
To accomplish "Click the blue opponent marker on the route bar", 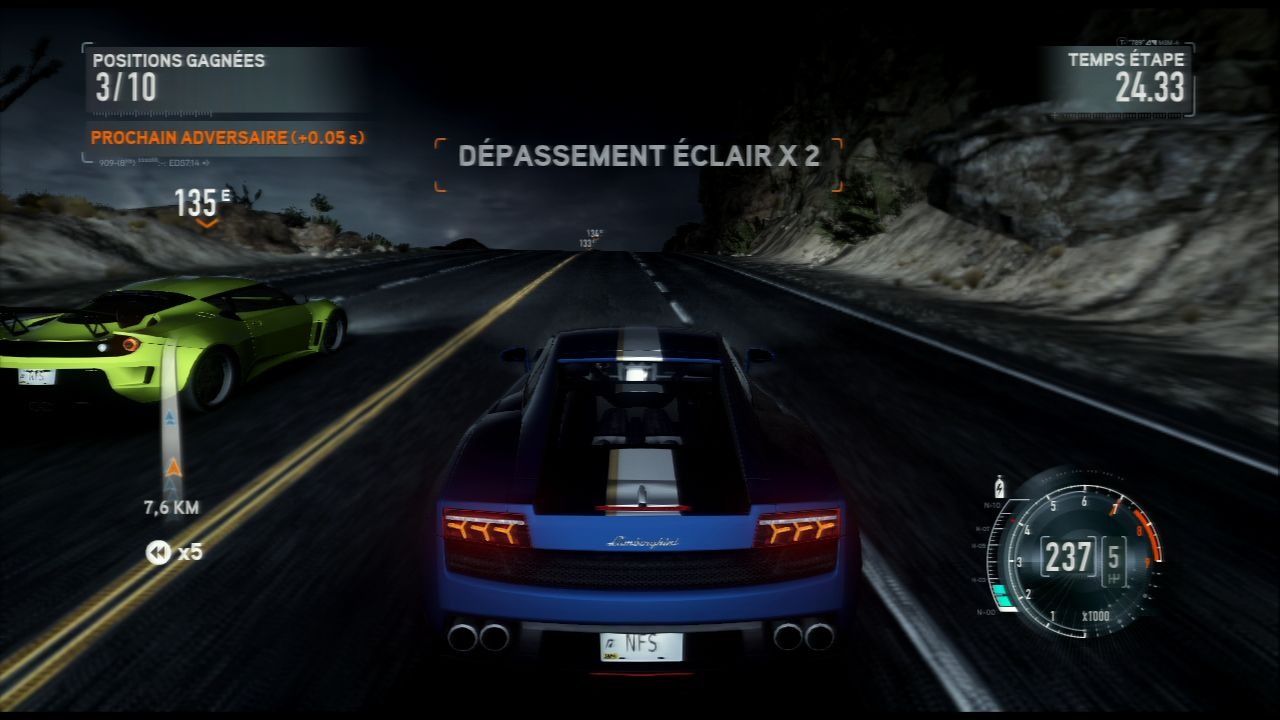I will pos(171,416).
